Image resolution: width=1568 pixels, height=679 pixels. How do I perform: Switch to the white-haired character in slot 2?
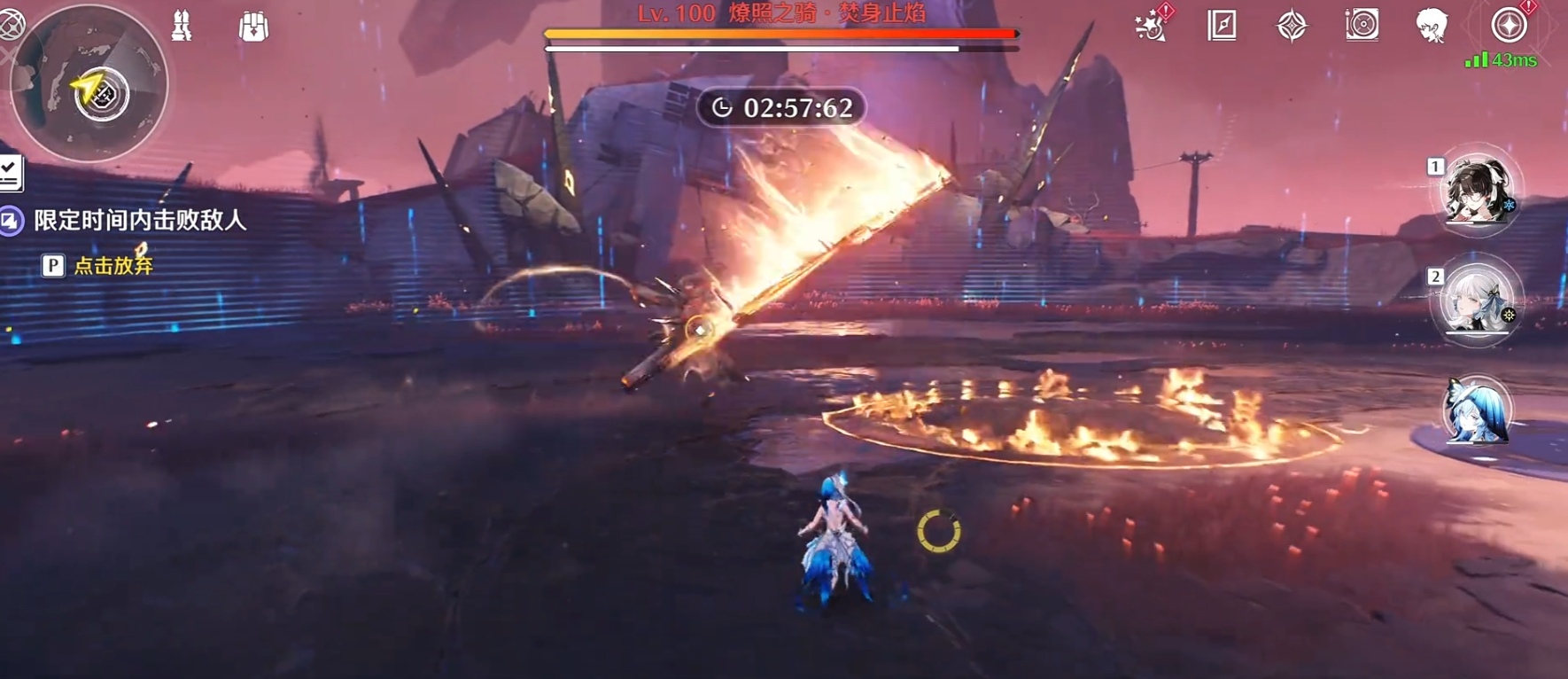[x=1475, y=301]
